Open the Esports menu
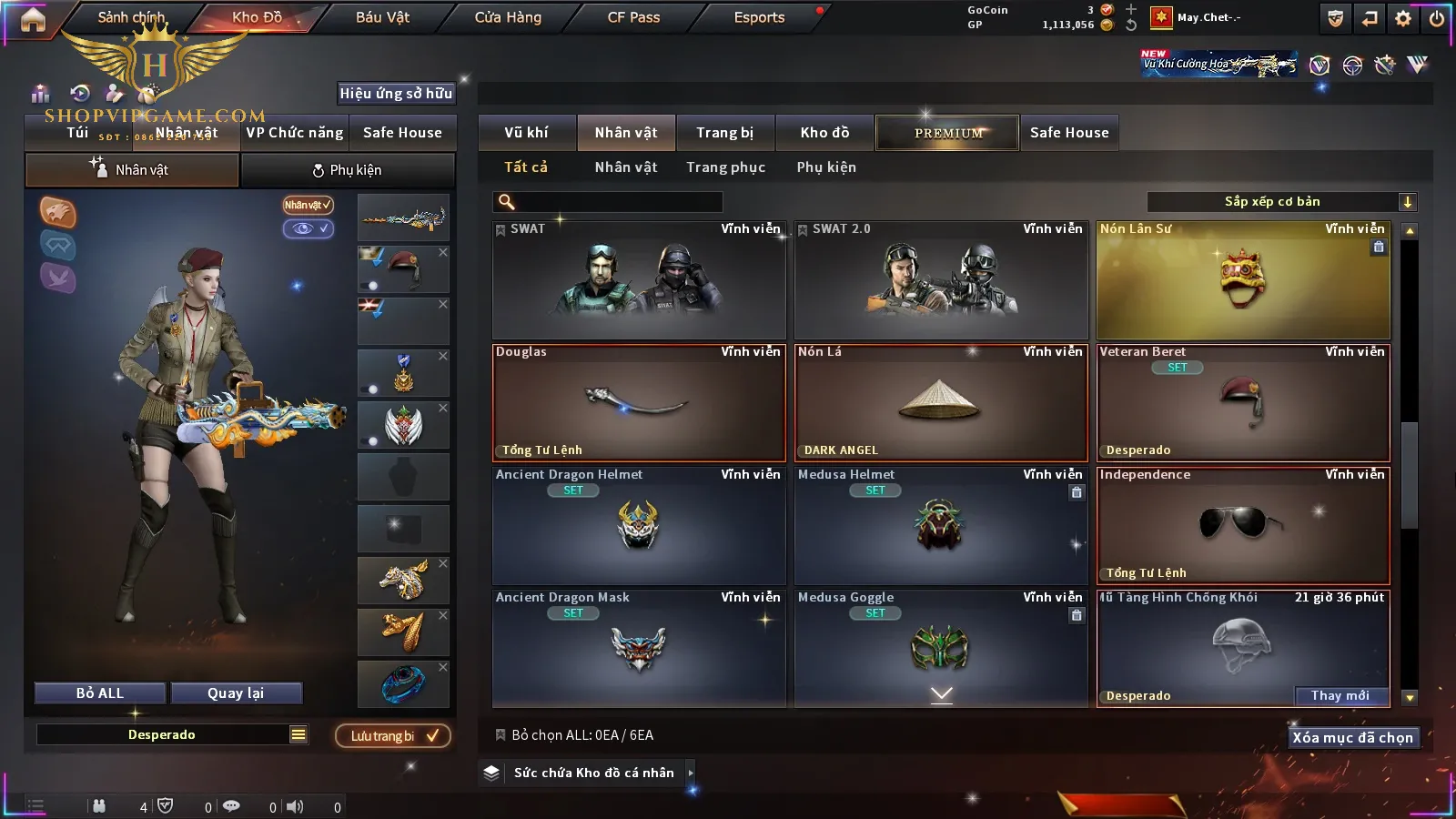1456x819 pixels. coord(759,17)
